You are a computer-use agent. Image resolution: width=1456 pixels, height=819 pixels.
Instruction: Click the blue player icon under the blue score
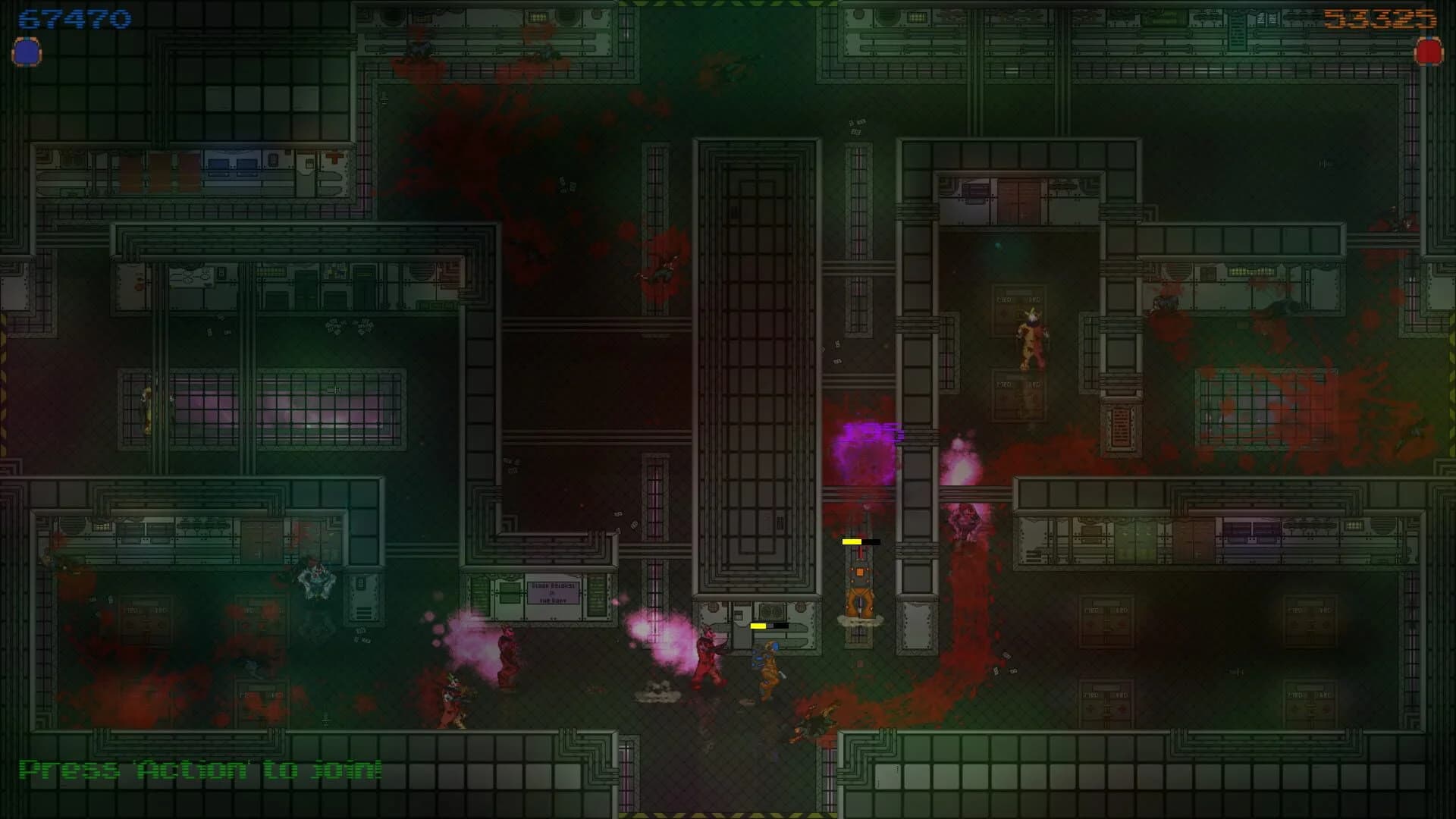[27, 53]
